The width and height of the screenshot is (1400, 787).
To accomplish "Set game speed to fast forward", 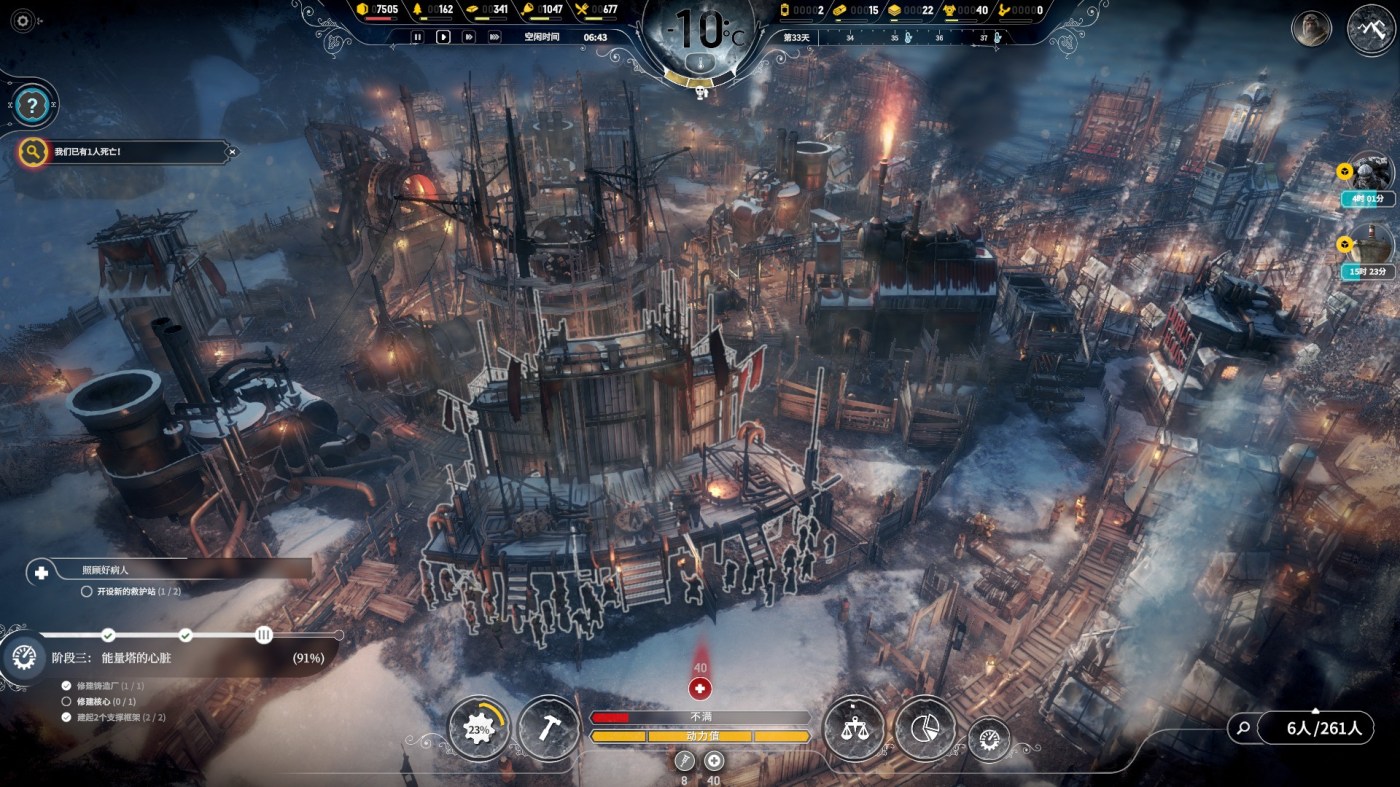I will [x=468, y=37].
